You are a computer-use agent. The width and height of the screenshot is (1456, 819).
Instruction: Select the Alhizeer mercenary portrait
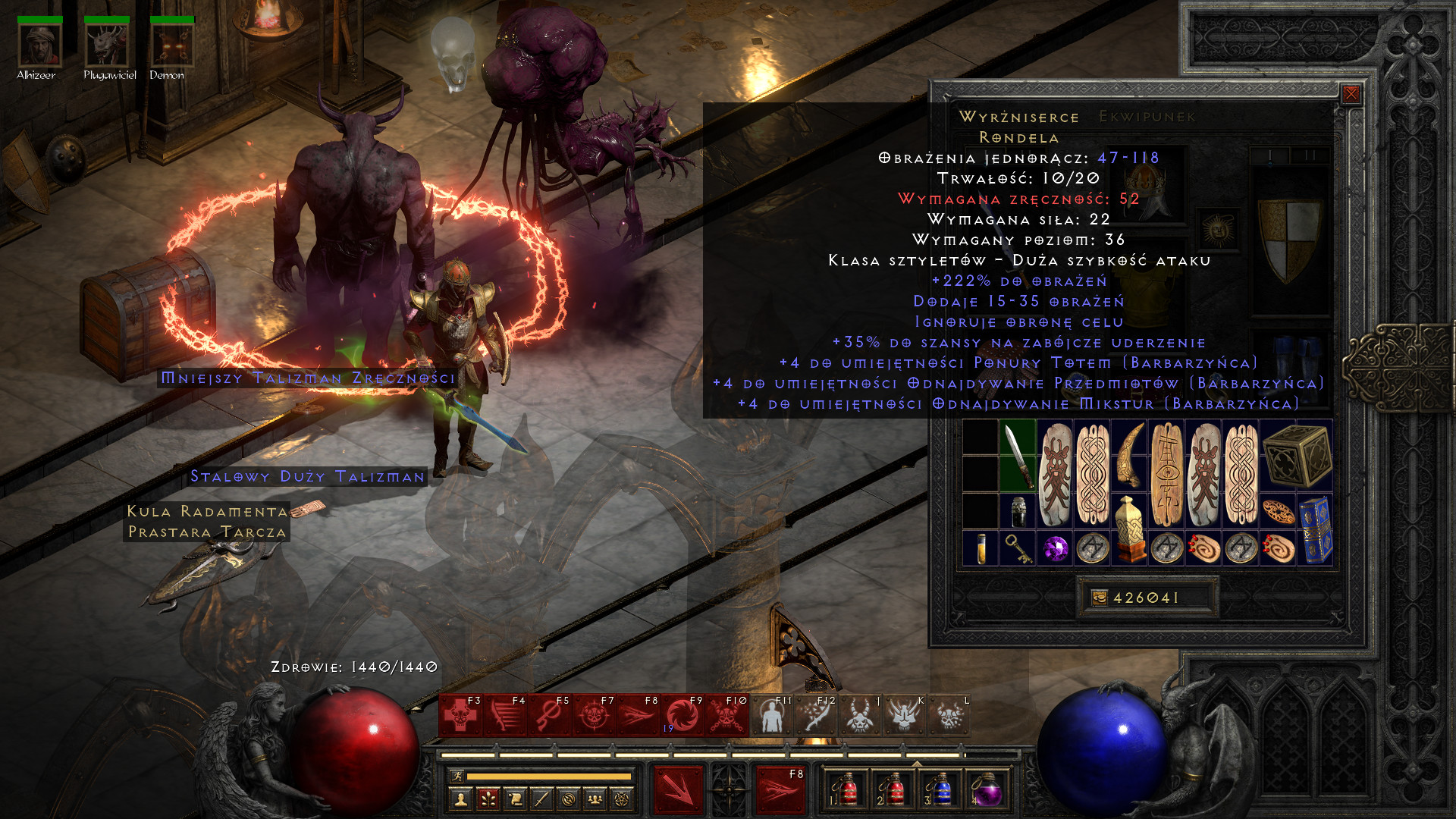pos(39,45)
